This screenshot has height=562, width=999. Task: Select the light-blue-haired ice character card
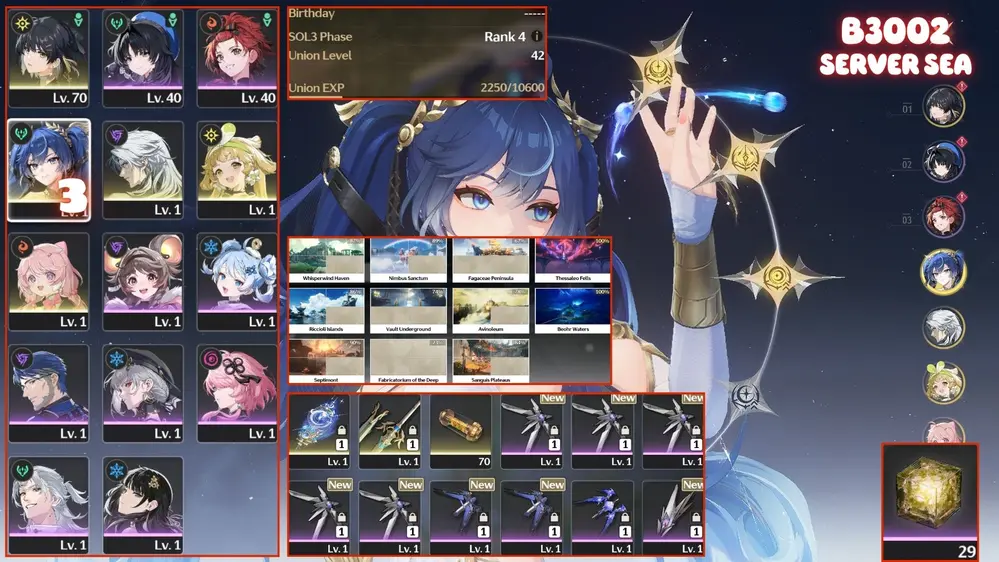pos(237,281)
